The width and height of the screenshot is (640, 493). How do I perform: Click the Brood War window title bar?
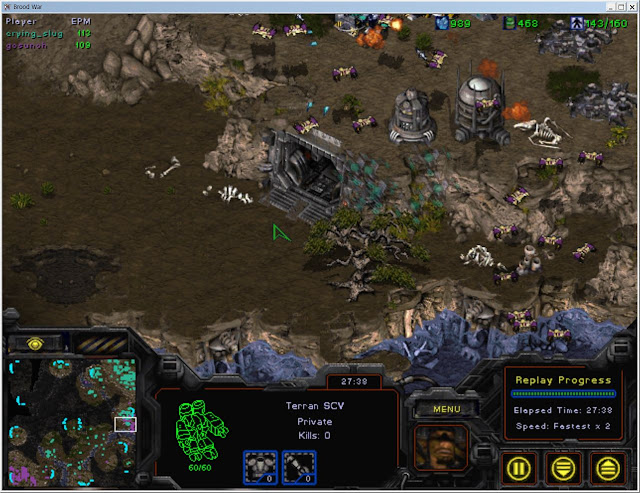point(320,7)
